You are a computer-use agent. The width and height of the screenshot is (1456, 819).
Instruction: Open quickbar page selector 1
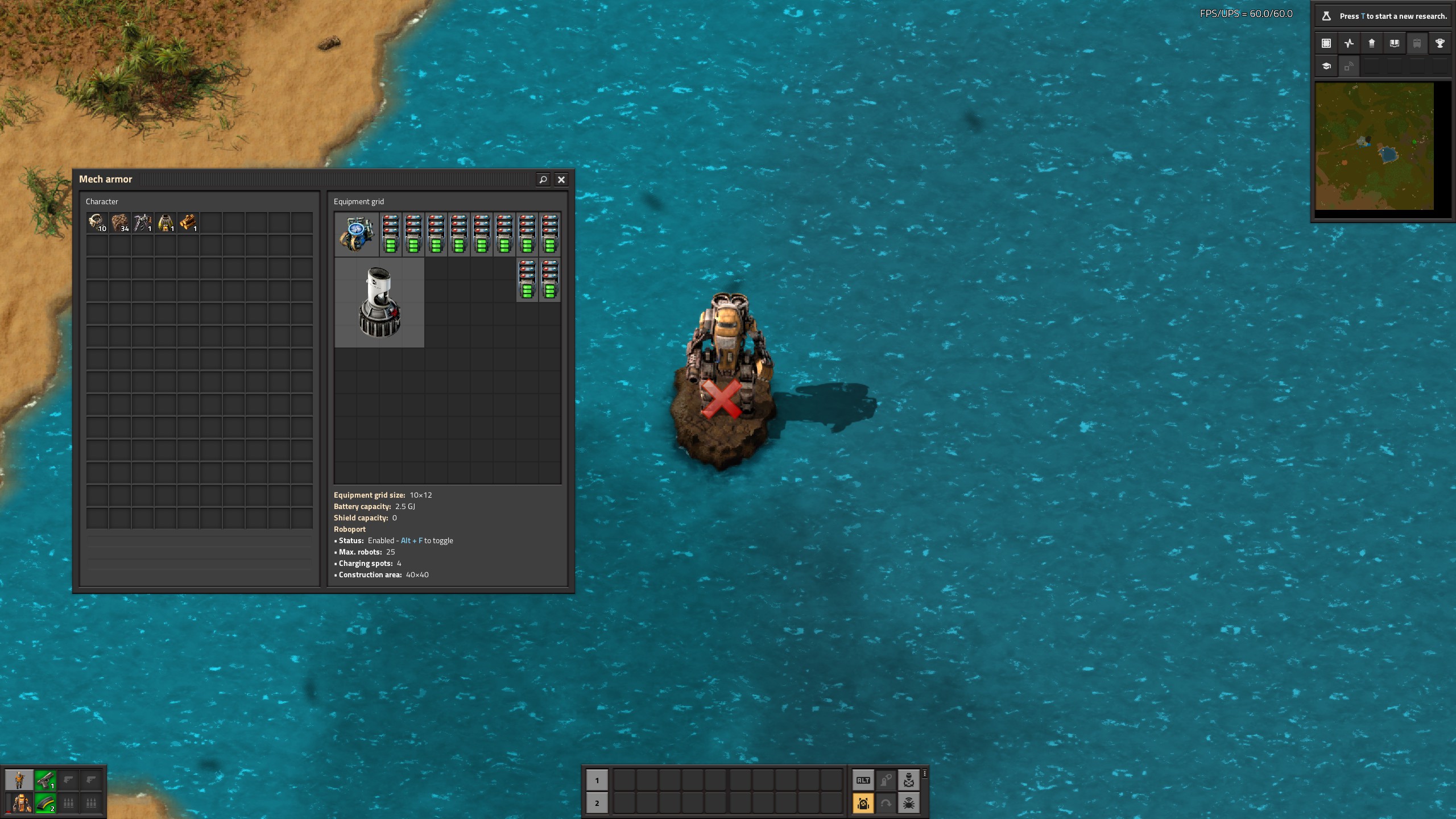pos(596,780)
